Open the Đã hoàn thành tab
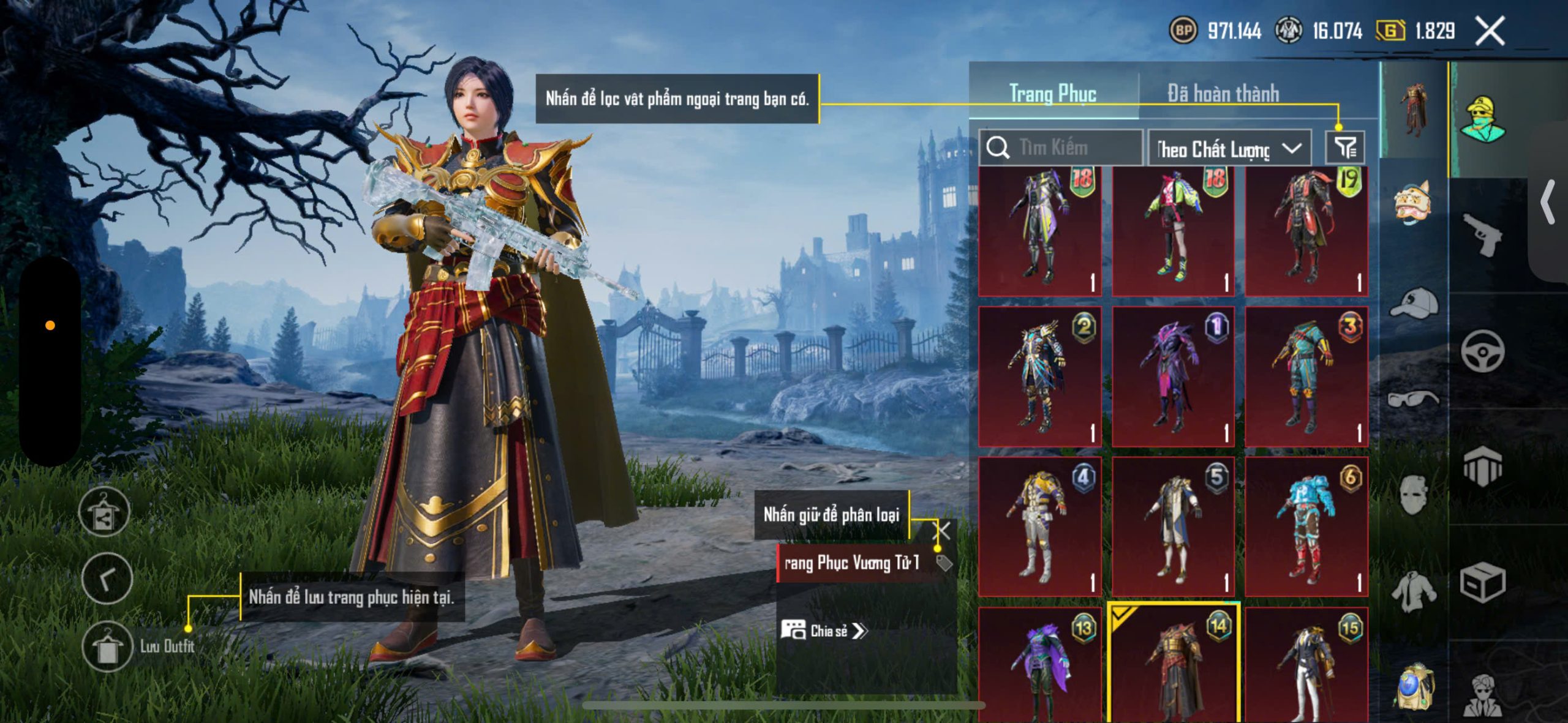This screenshot has height=723, width=1568. (1223, 94)
